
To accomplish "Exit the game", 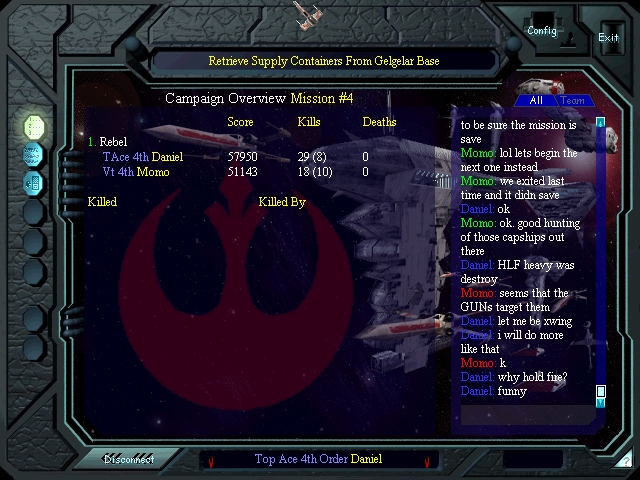I will [x=608, y=37].
